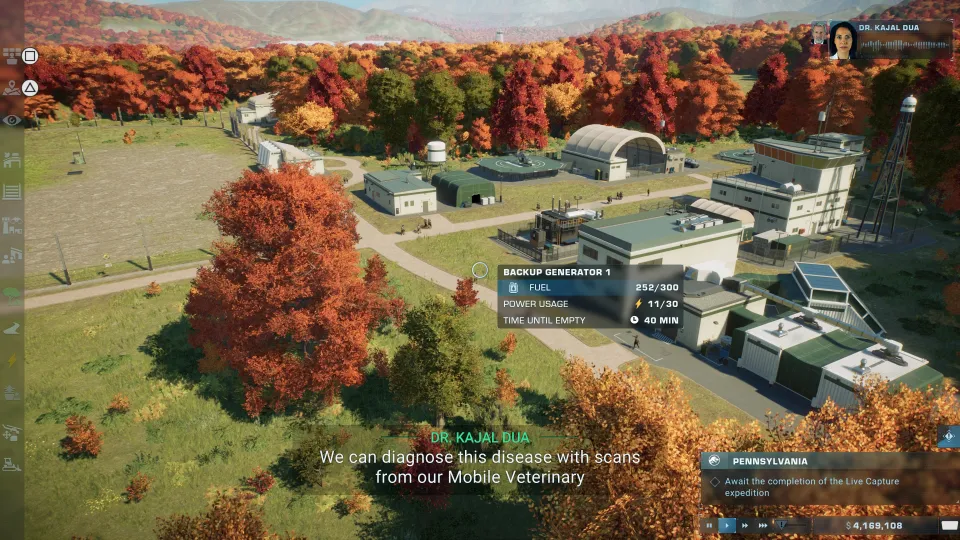The width and height of the screenshot is (960, 540).
Task: Open the white tray icon beside funds
Action: tap(949, 525)
